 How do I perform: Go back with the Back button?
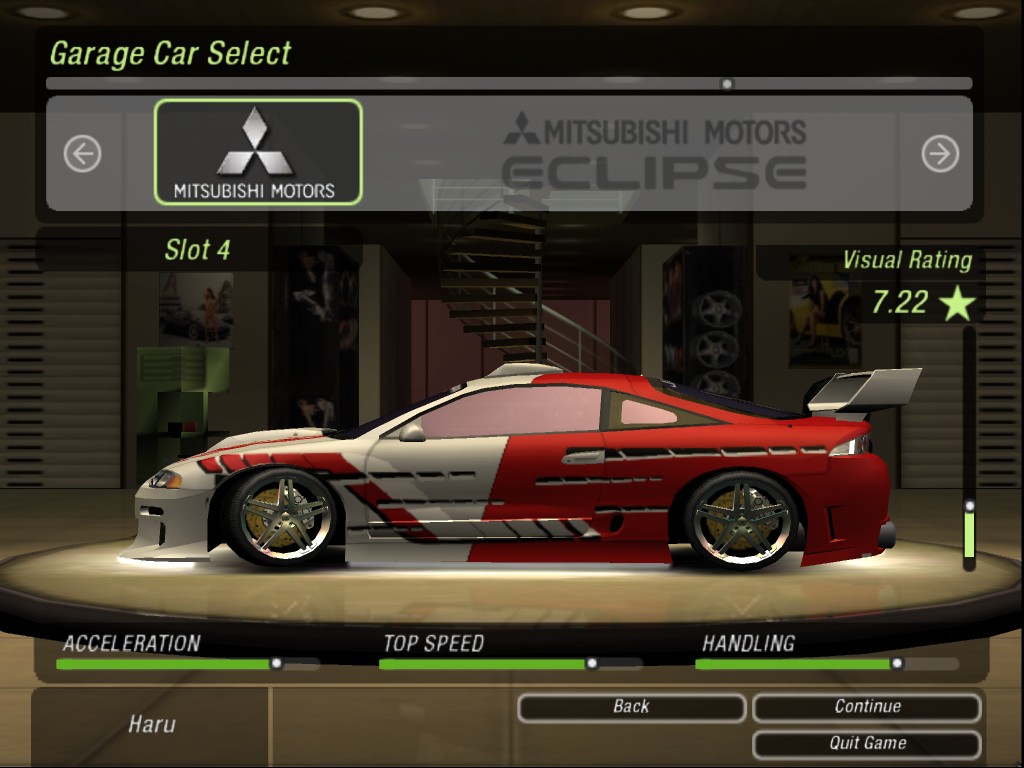631,707
